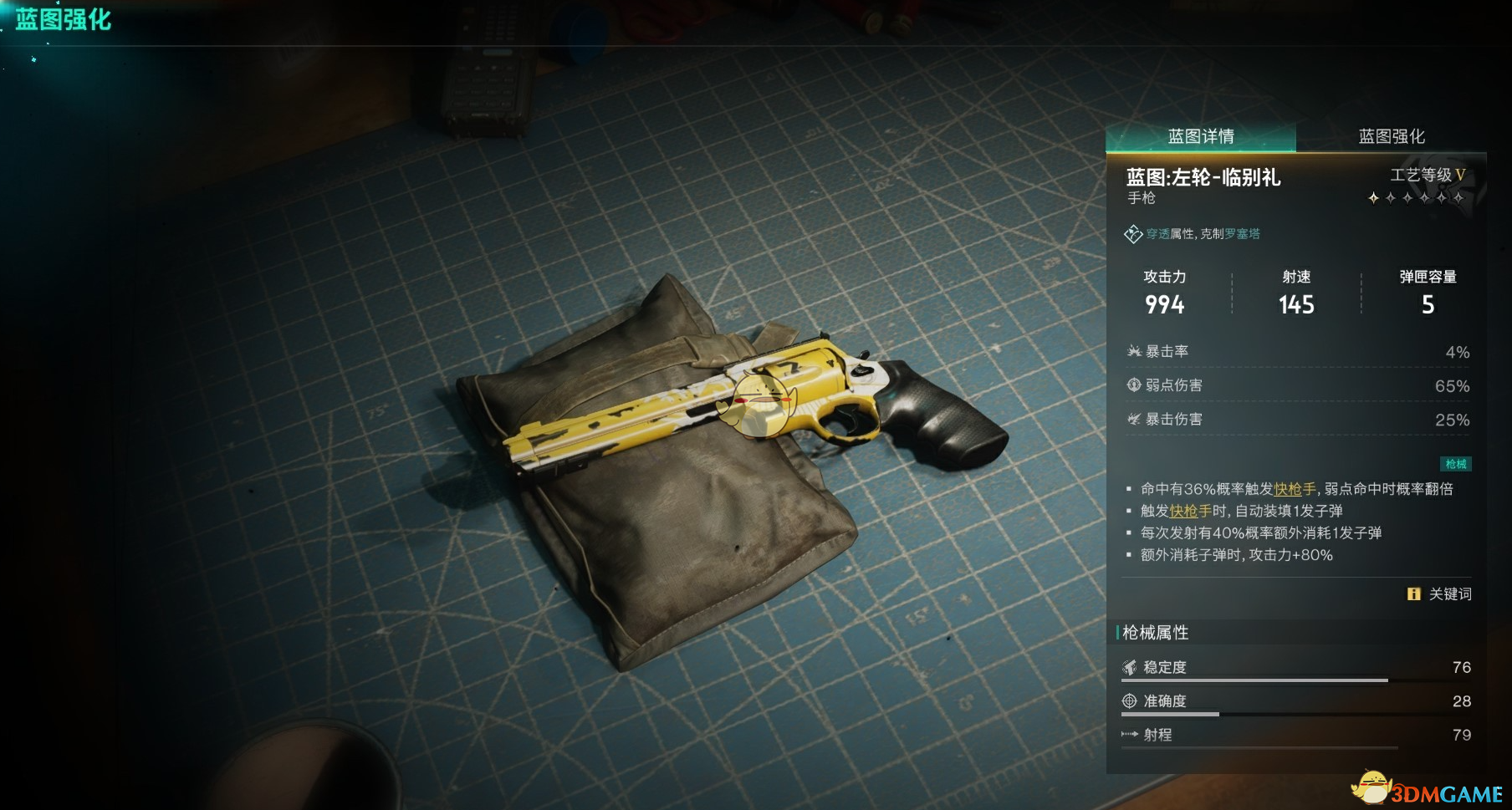The width and height of the screenshot is (1512, 810).
Task: Switch to the 蓝图详情 tab
Action: click(x=1201, y=136)
